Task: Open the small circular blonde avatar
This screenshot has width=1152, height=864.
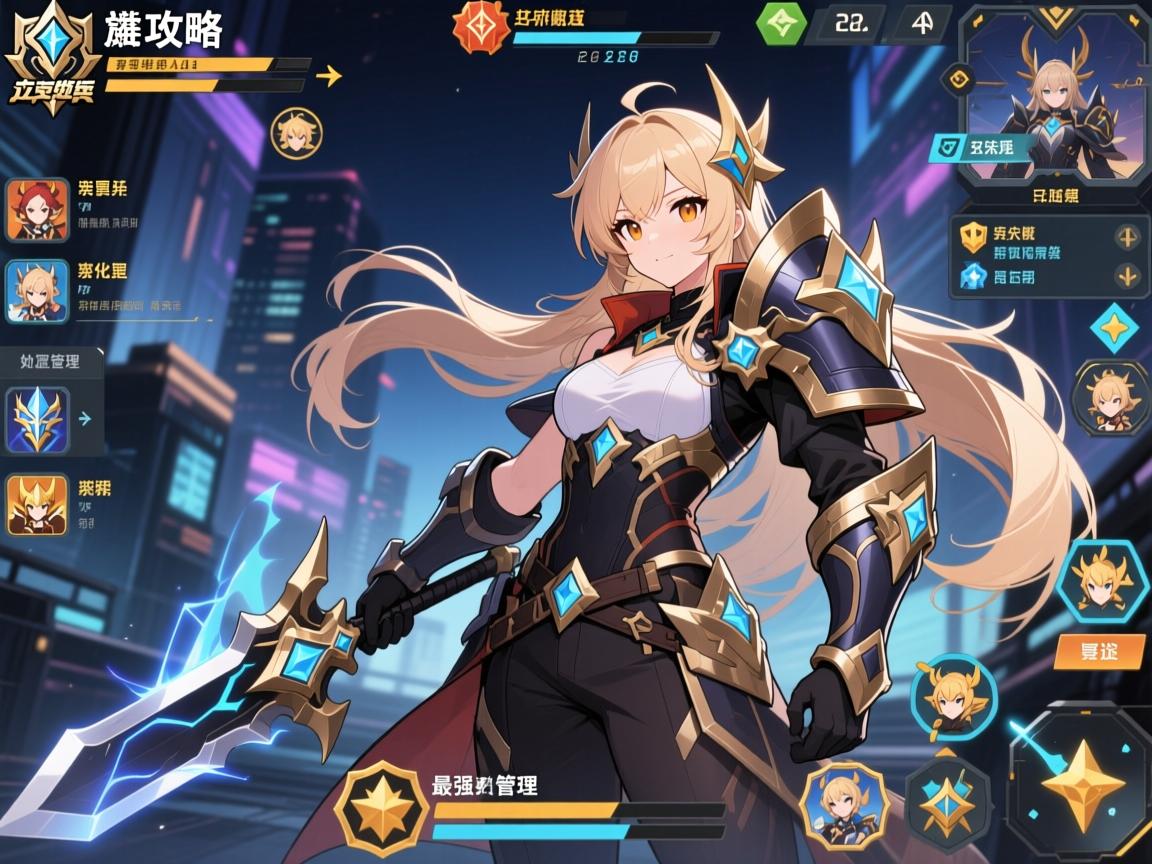Action: [x=296, y=134]
